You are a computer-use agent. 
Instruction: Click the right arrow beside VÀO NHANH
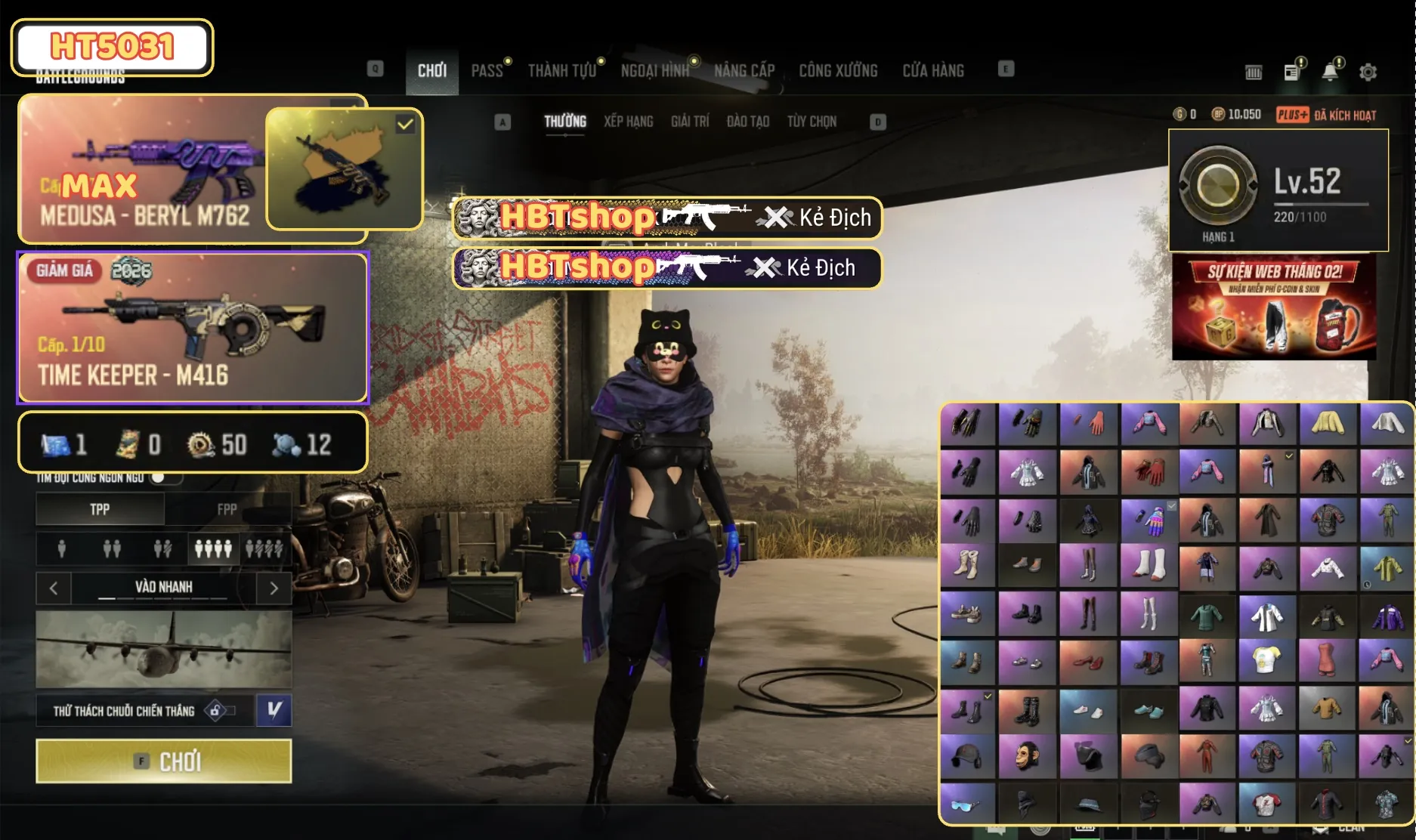pos(274,588)
